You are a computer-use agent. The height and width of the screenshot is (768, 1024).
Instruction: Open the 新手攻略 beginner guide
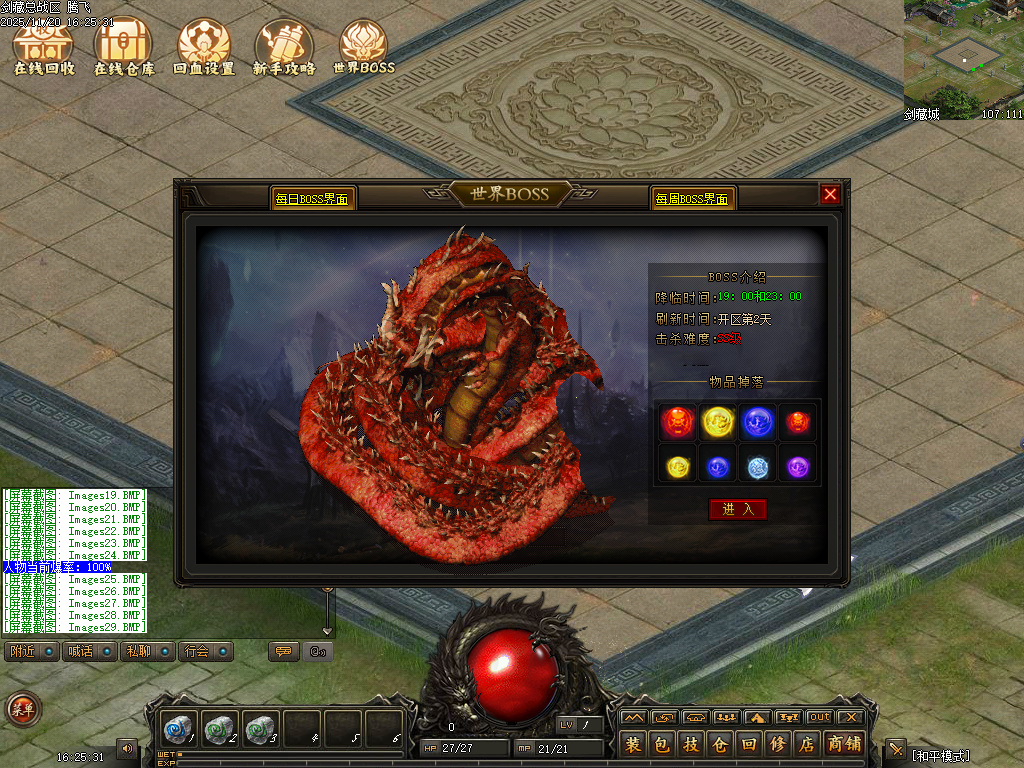pyautogui.click(x=284, y=46)
